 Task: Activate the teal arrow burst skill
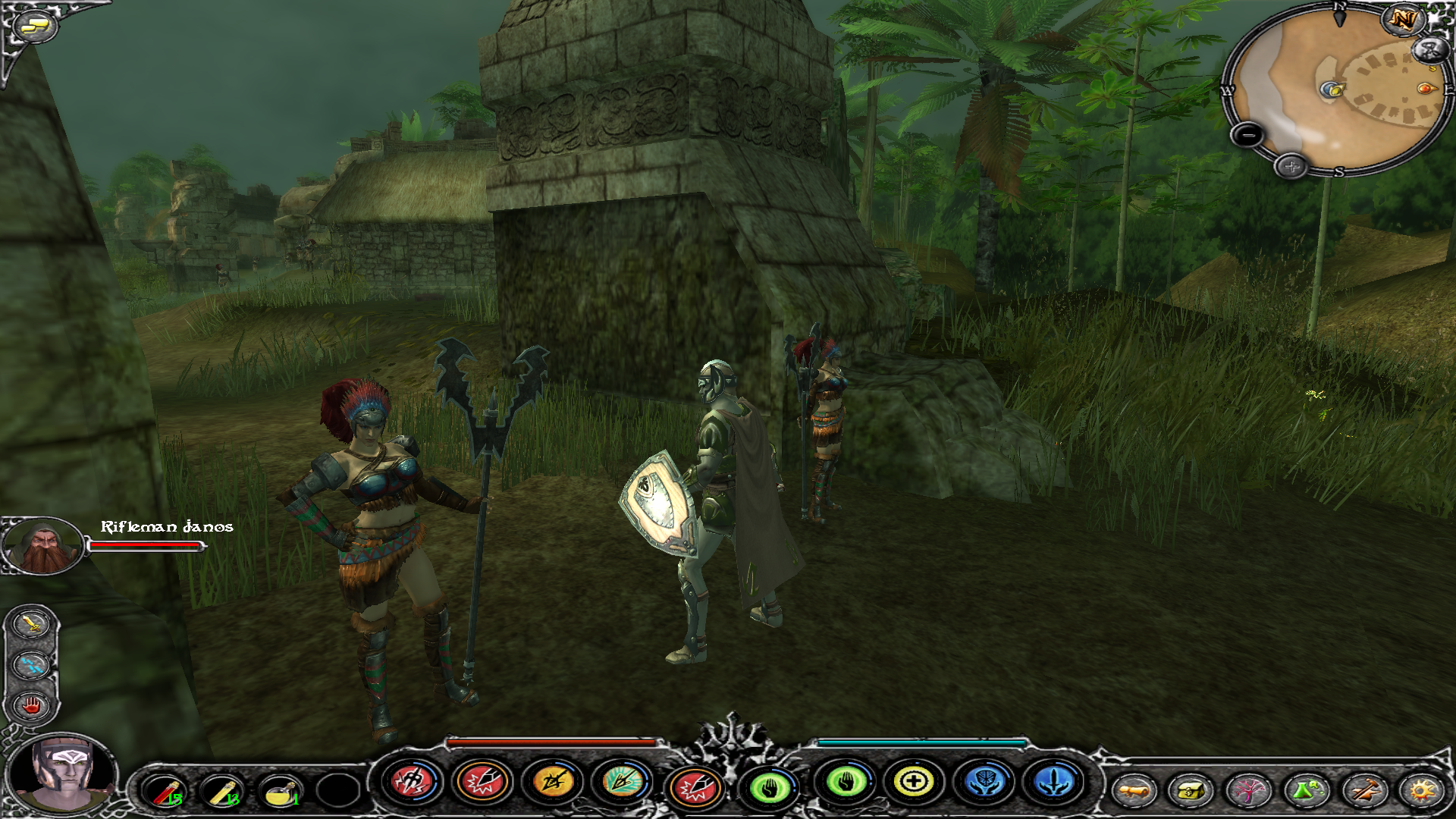point(622,781)
